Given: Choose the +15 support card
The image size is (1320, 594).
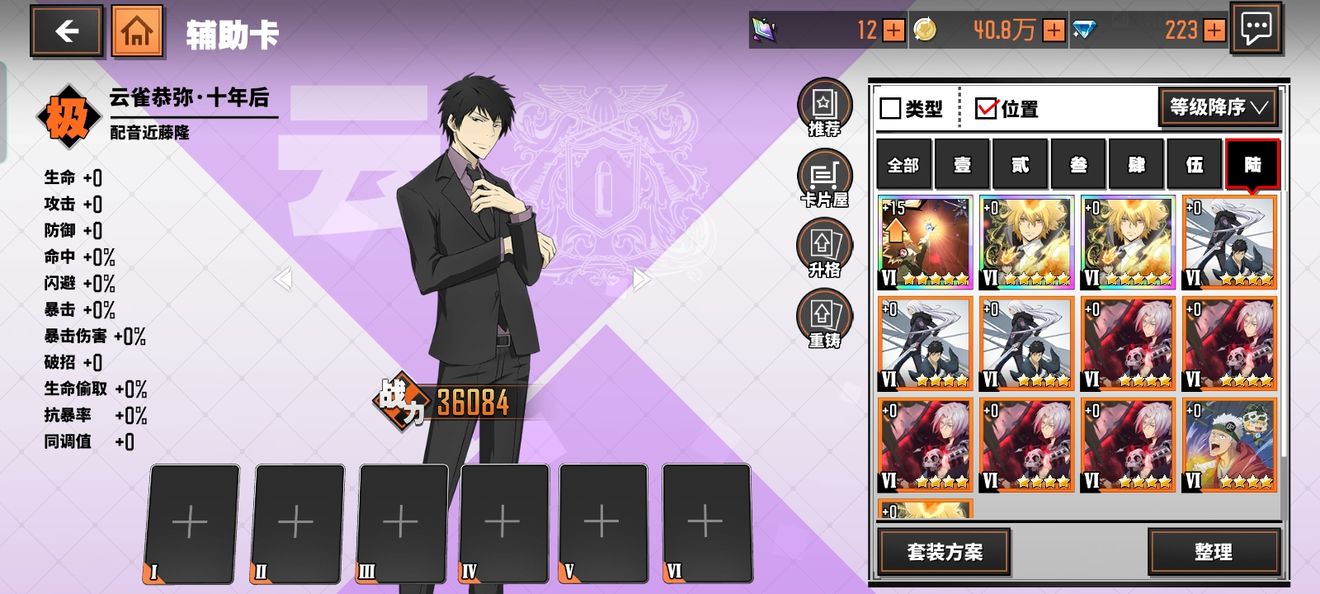Looking at the screenshot, I should tap(925, 243).
